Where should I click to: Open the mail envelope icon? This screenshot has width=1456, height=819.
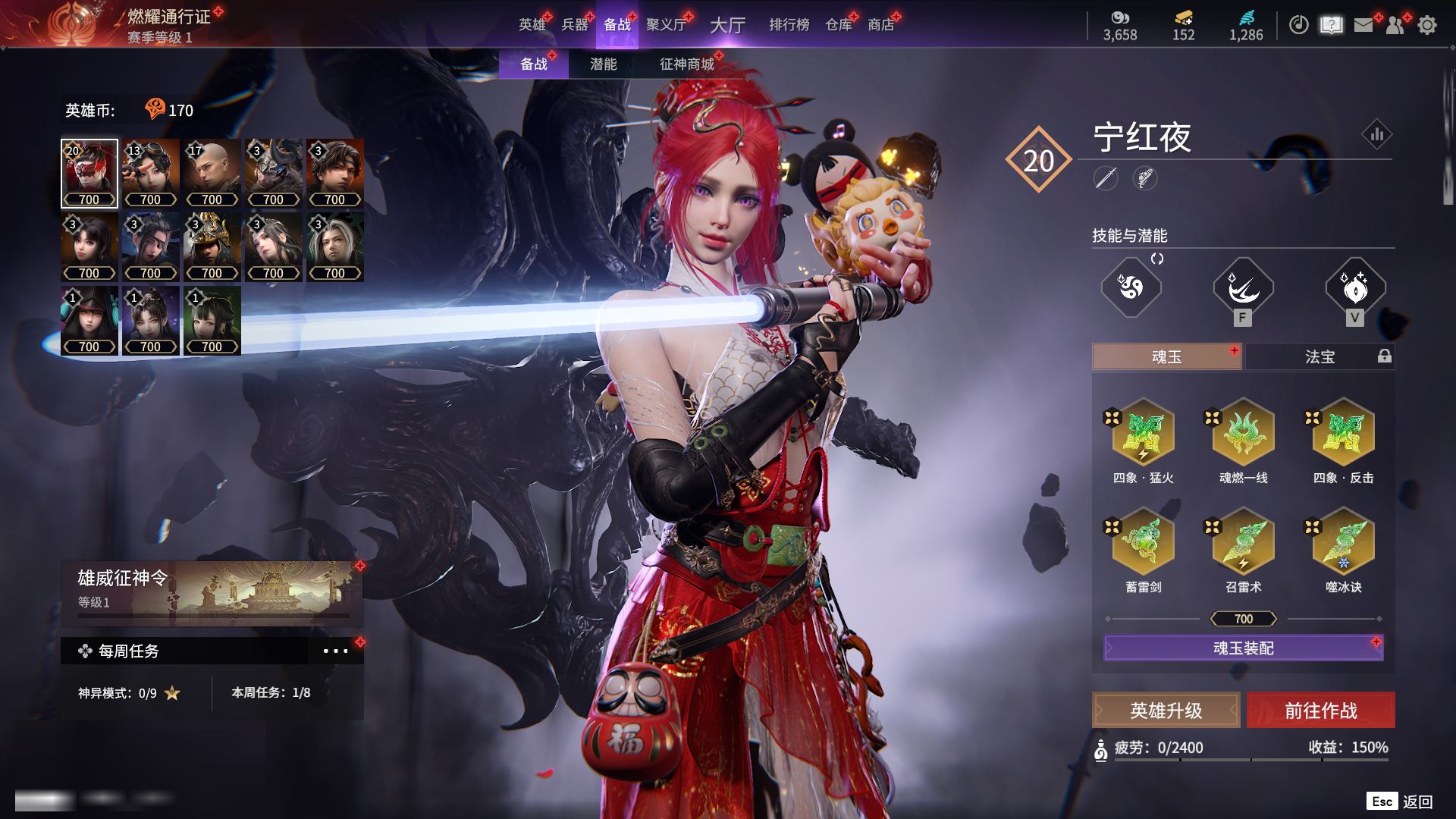click(x=1363, y=25)
